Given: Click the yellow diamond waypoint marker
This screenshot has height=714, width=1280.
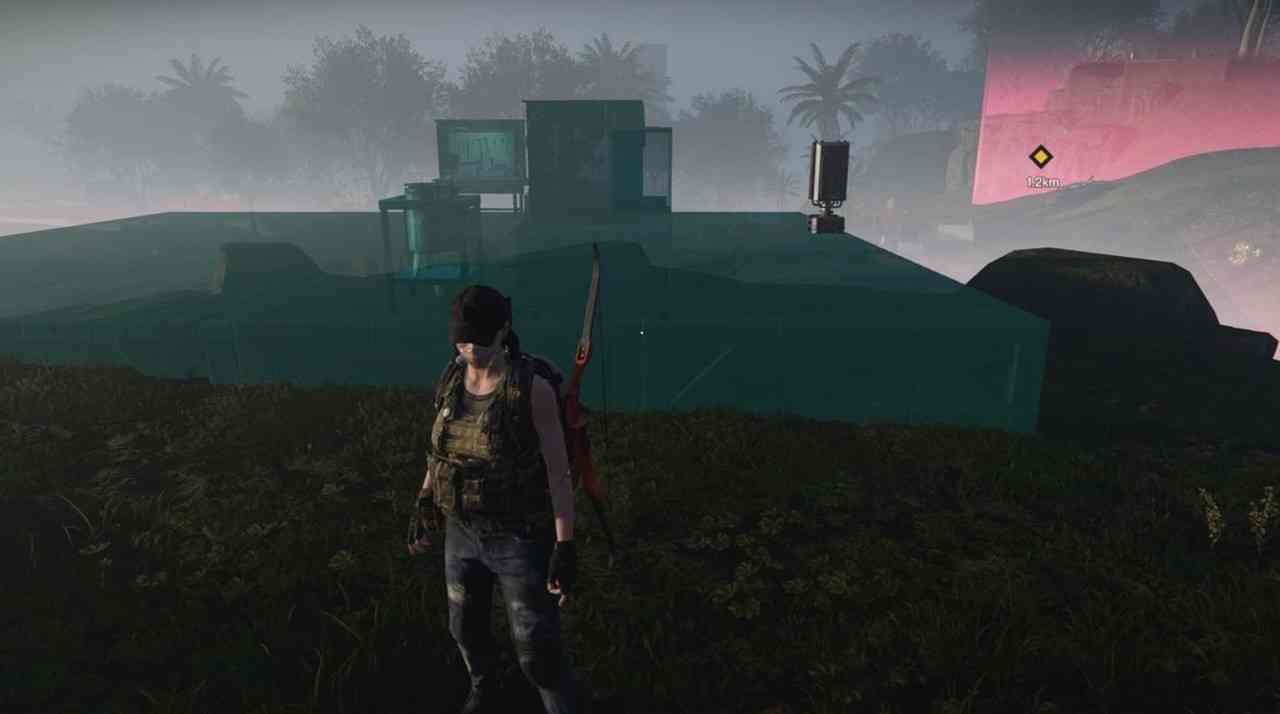Looking at the screenshot, I should click(1041, 157).
